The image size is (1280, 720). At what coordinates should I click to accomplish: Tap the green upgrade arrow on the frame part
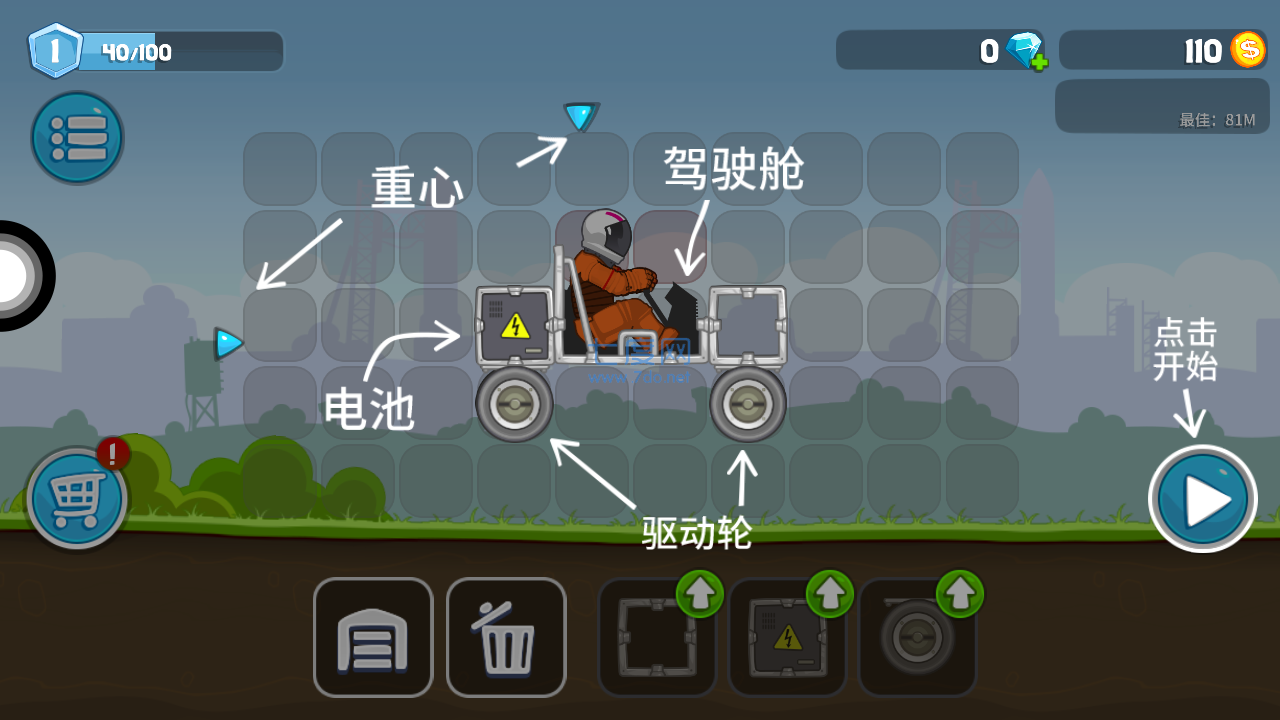[700, 593]
